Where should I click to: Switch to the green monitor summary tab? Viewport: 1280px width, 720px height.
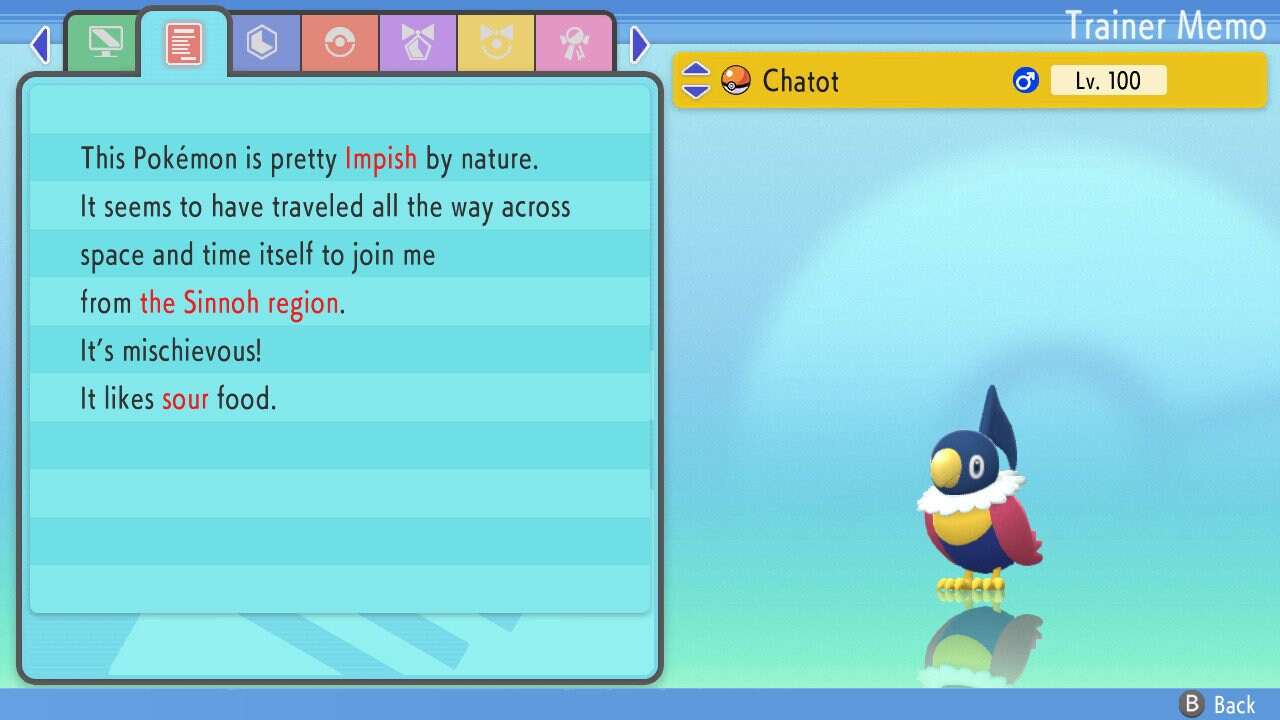pos(105,43)
